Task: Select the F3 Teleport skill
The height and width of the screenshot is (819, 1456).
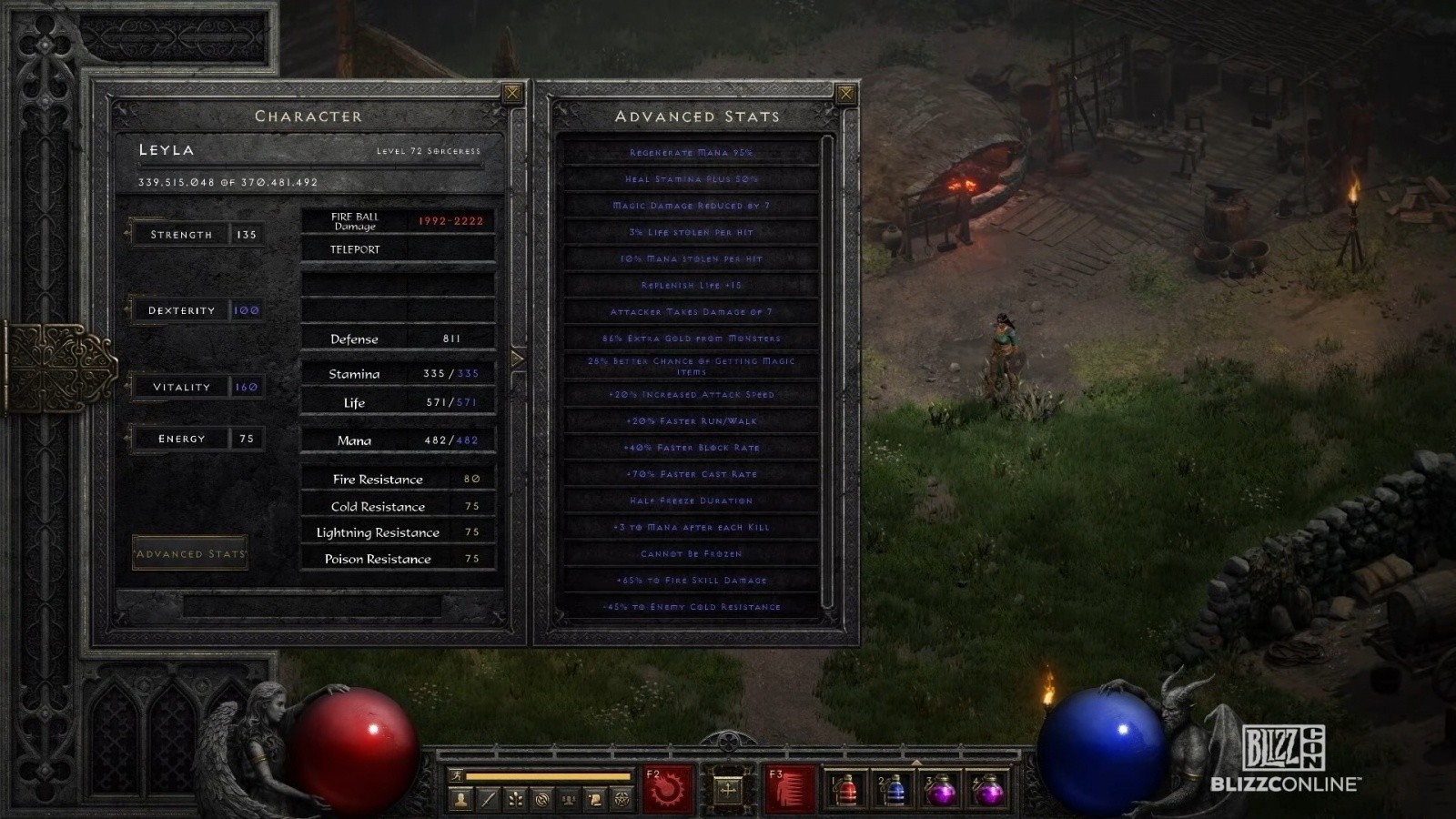Action: point(790,788)
